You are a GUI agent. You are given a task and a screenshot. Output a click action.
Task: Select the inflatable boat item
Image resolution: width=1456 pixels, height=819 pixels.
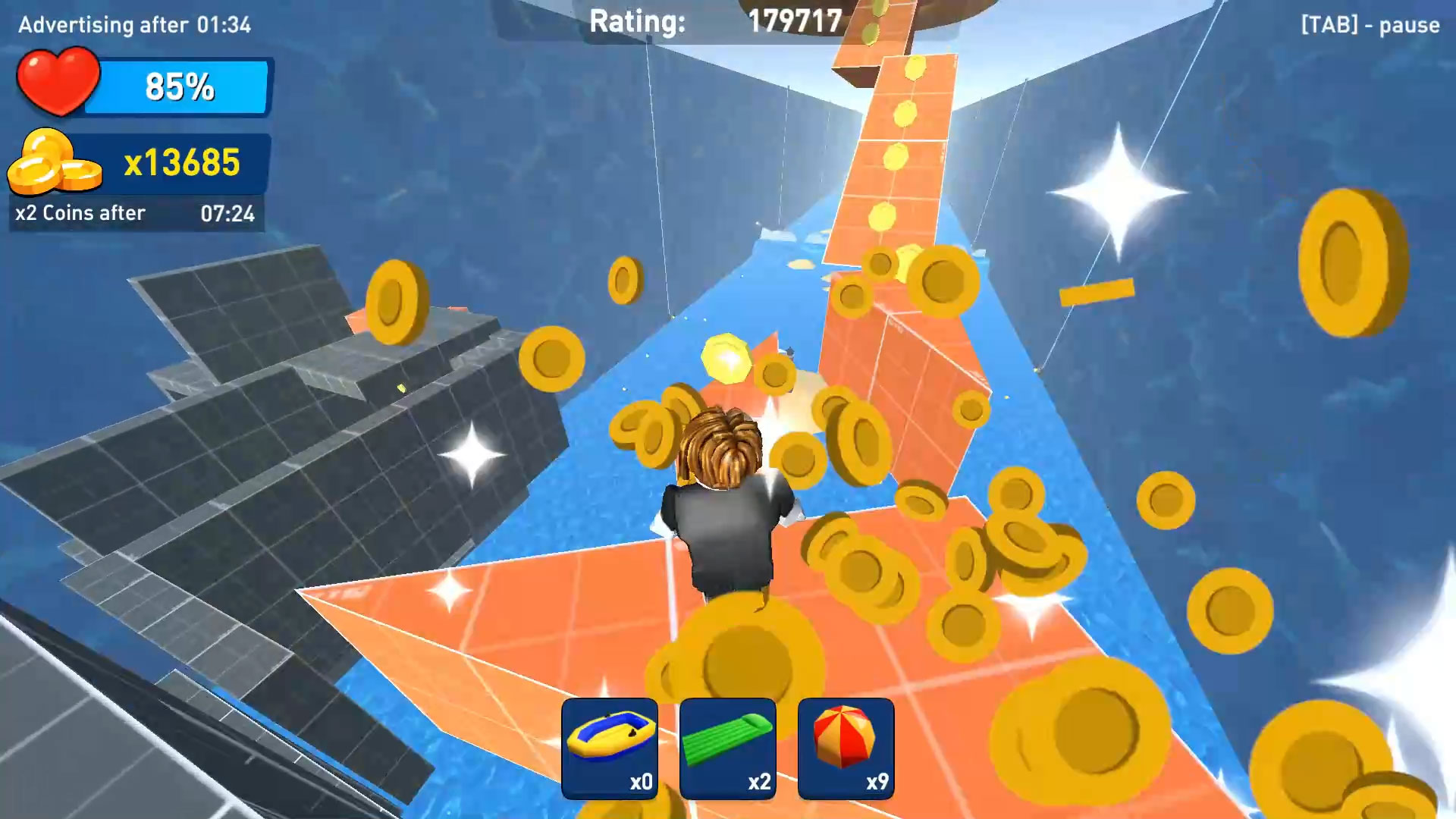pos(611,749)
